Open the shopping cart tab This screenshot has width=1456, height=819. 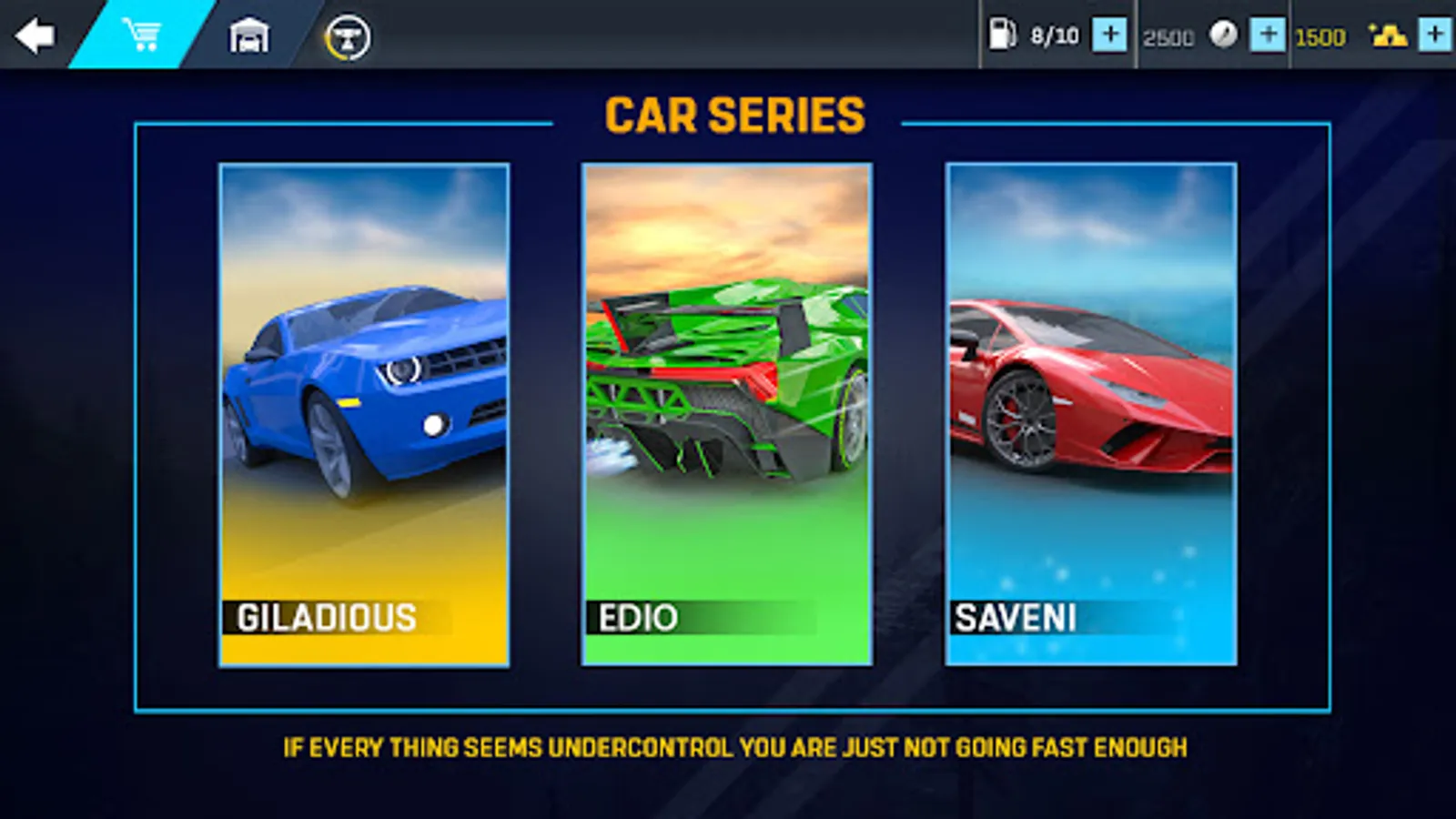click(x=142, y=35)
